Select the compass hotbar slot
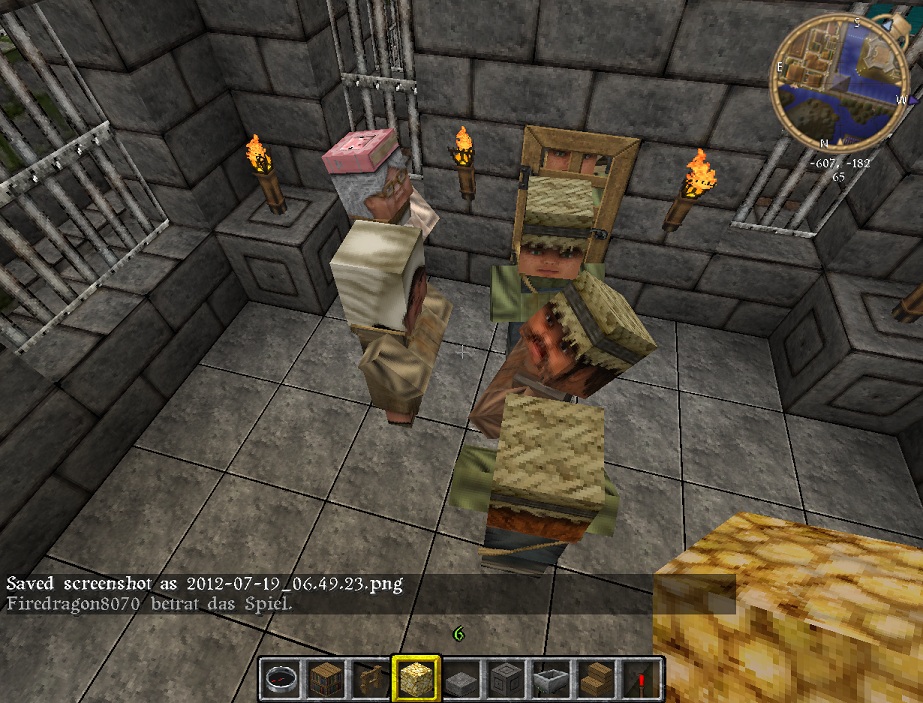Image resolution: width=923 pixels, height=703 pixels. coord(280,679)
